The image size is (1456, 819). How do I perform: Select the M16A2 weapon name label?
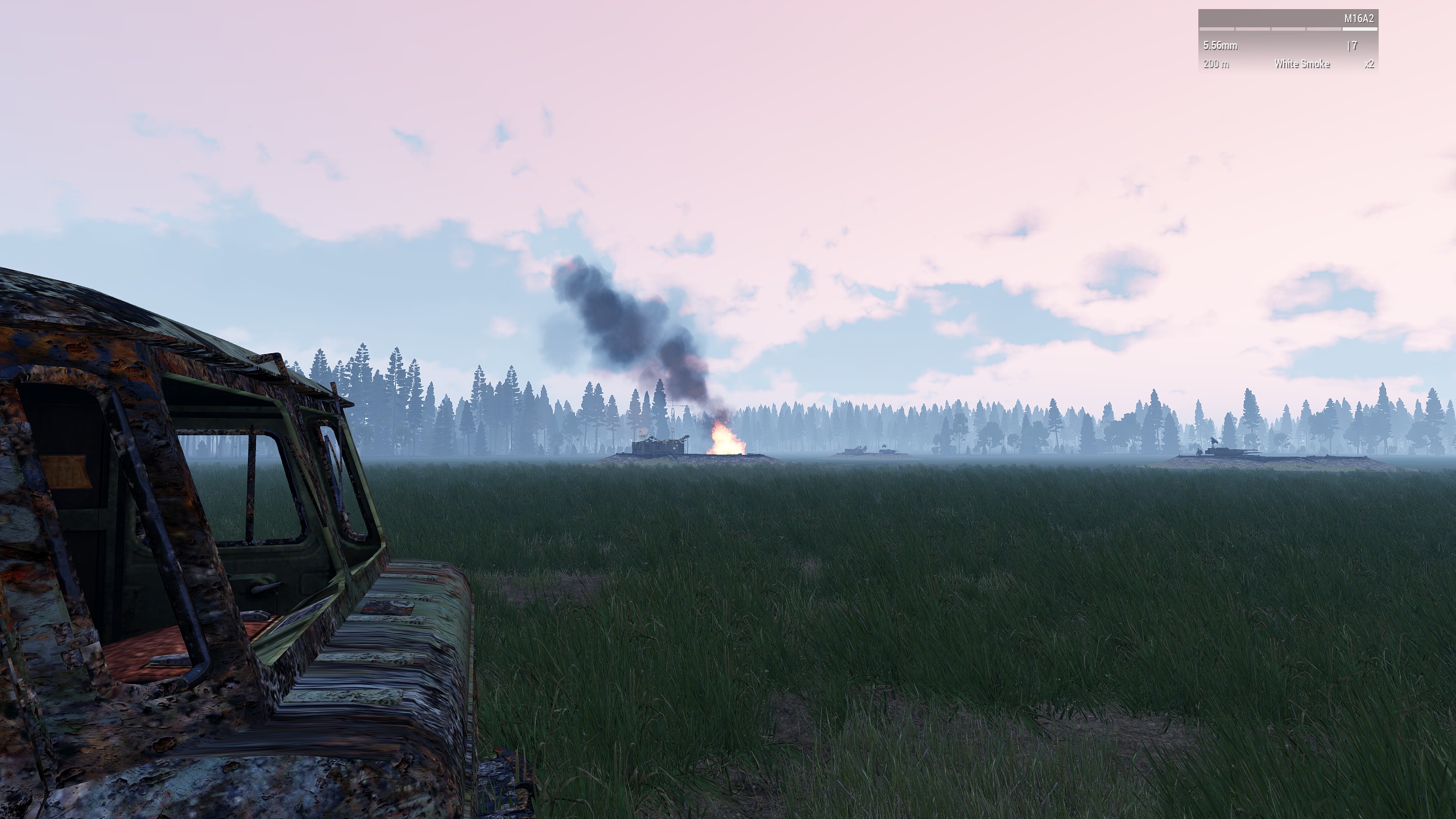(x=1359, y=19)
